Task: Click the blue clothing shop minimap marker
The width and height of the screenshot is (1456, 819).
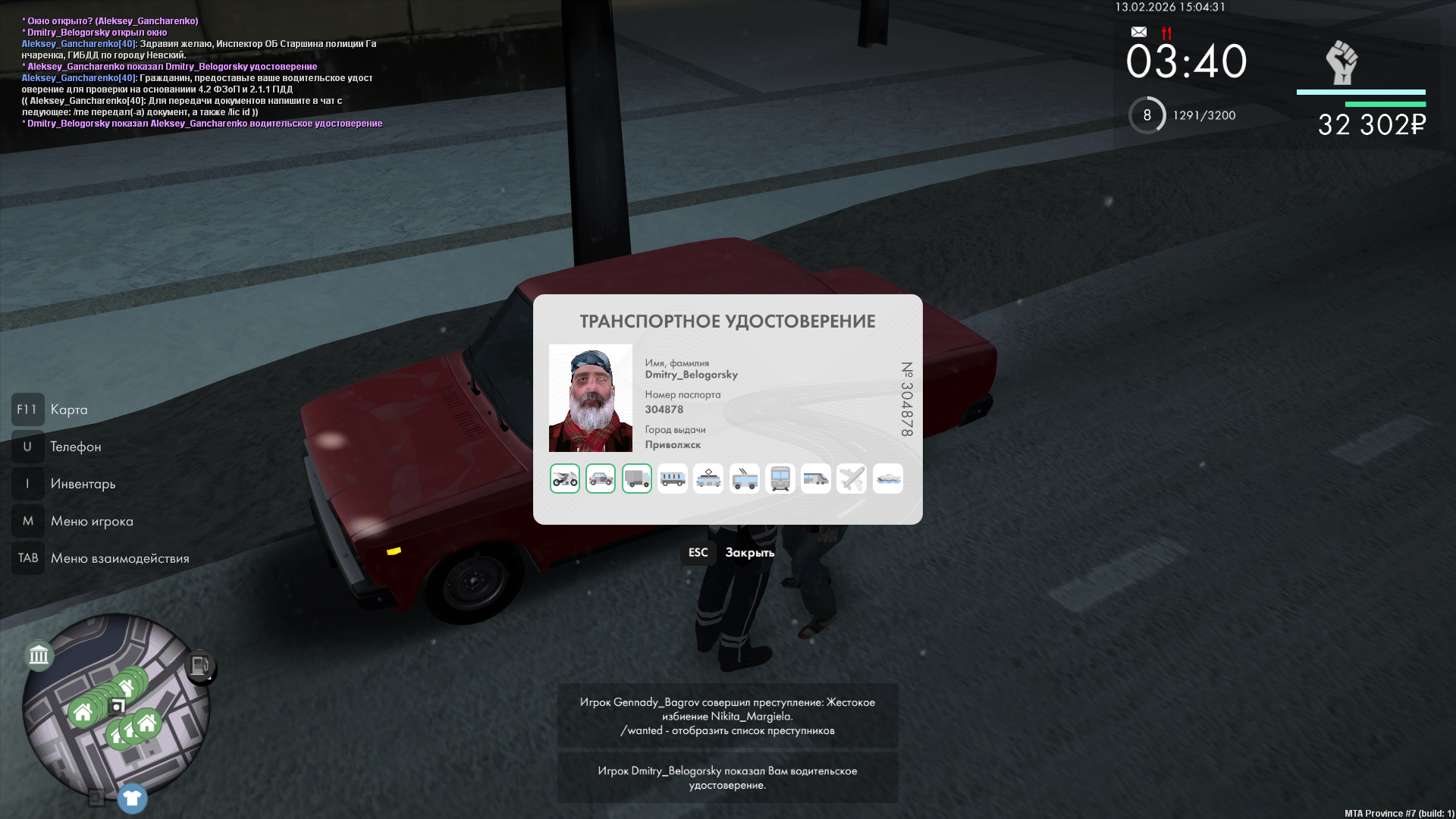Action: point(132,798)
